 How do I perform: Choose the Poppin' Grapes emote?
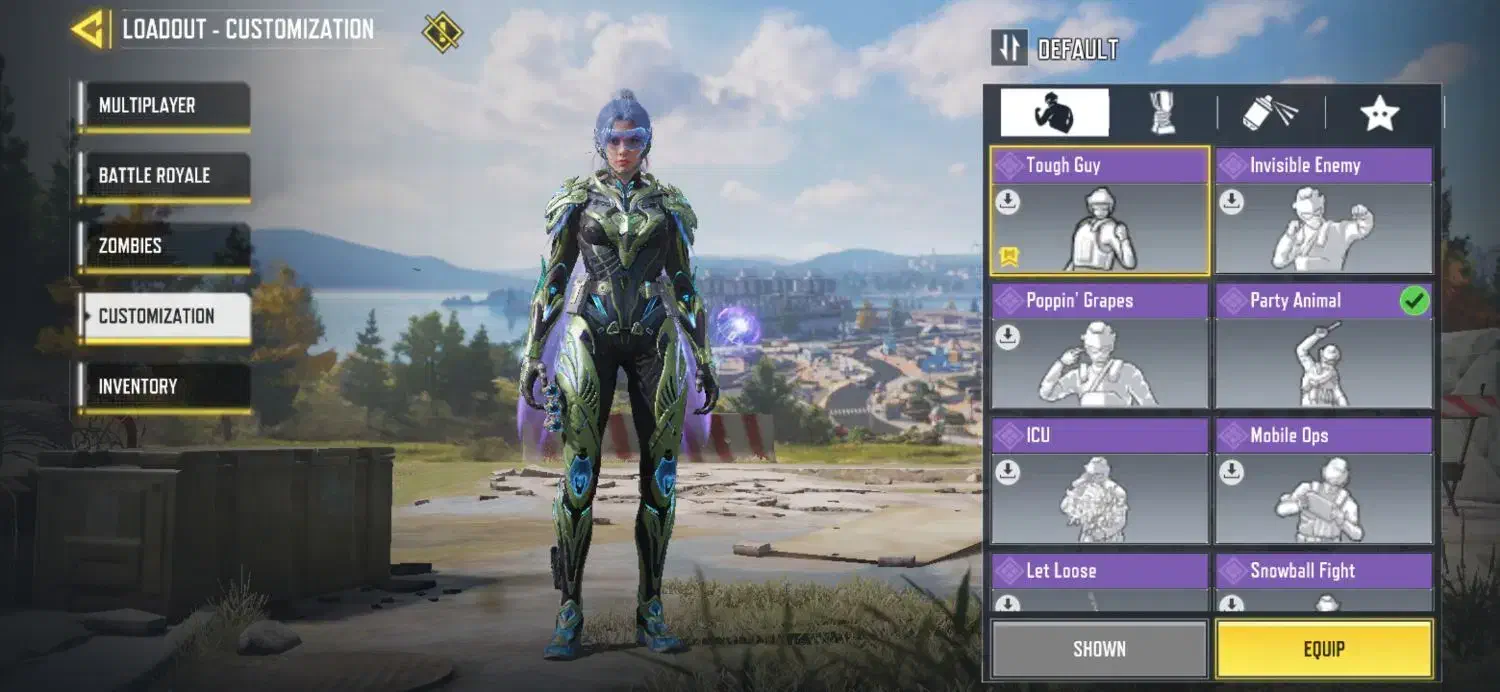[1099, 347]
